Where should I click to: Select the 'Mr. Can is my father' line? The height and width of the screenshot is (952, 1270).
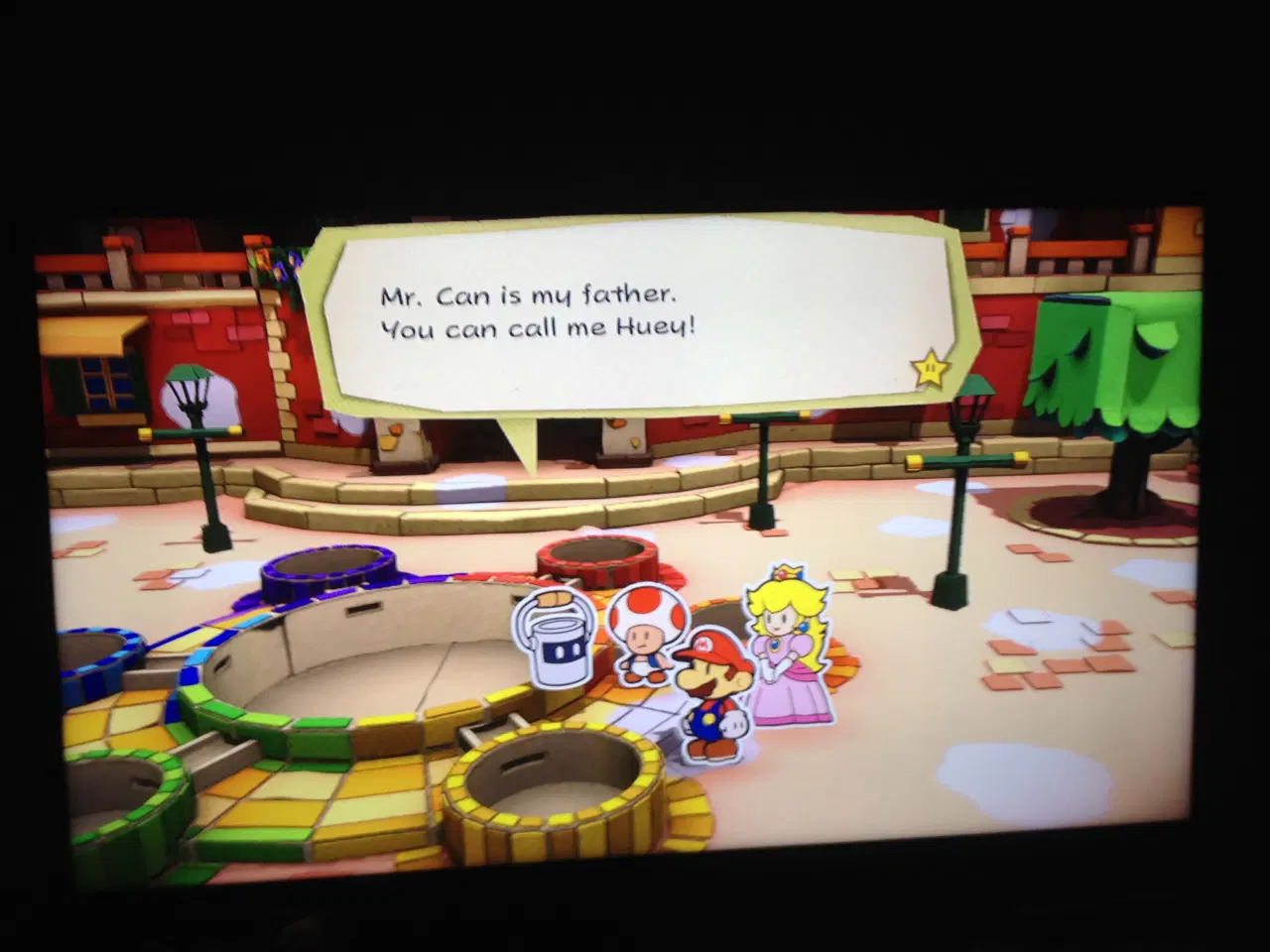click(x=529, y=294)
